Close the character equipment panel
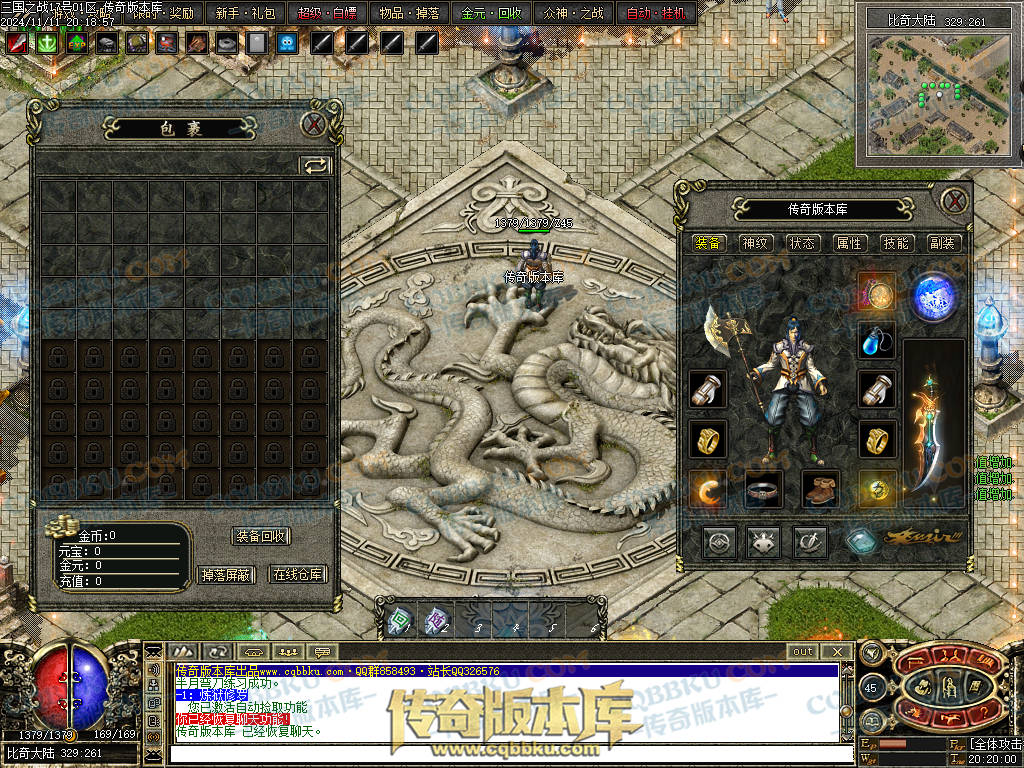Viewport: 1024px width, 768px height. pos(955,199)
